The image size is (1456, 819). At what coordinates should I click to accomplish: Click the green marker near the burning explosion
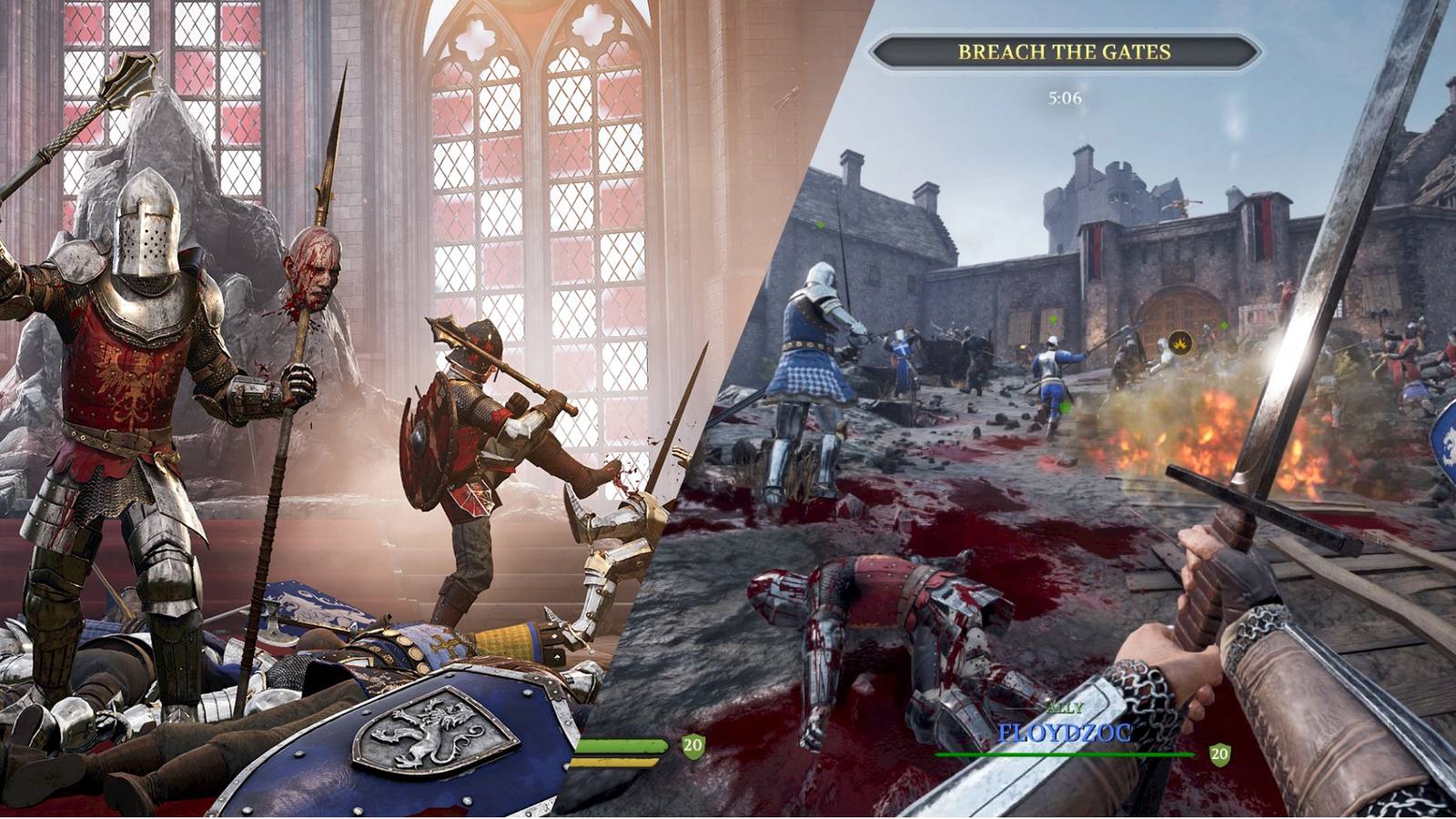click(x=1224, y=325)
